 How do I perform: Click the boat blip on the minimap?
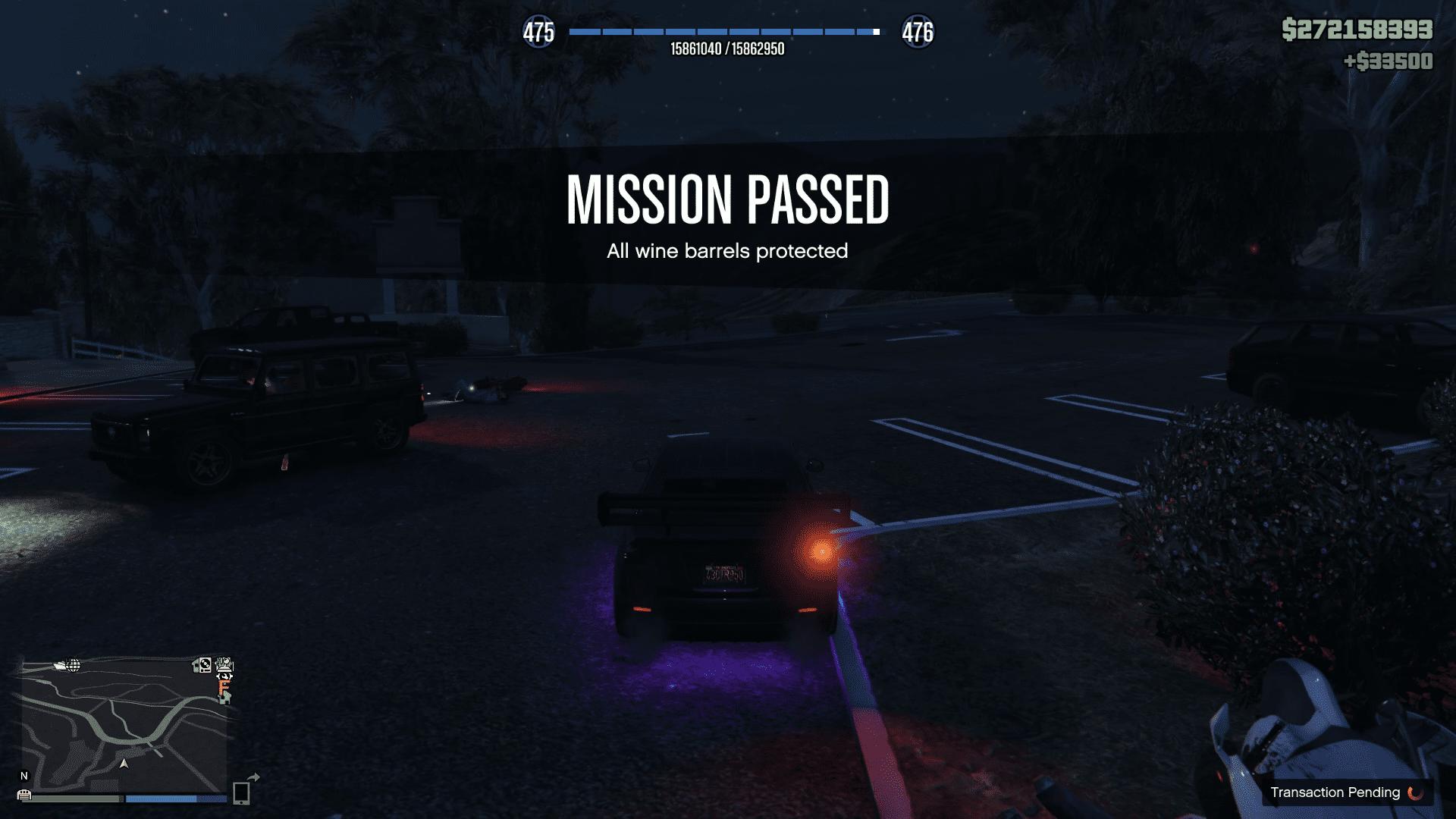(x=60, y=665)
